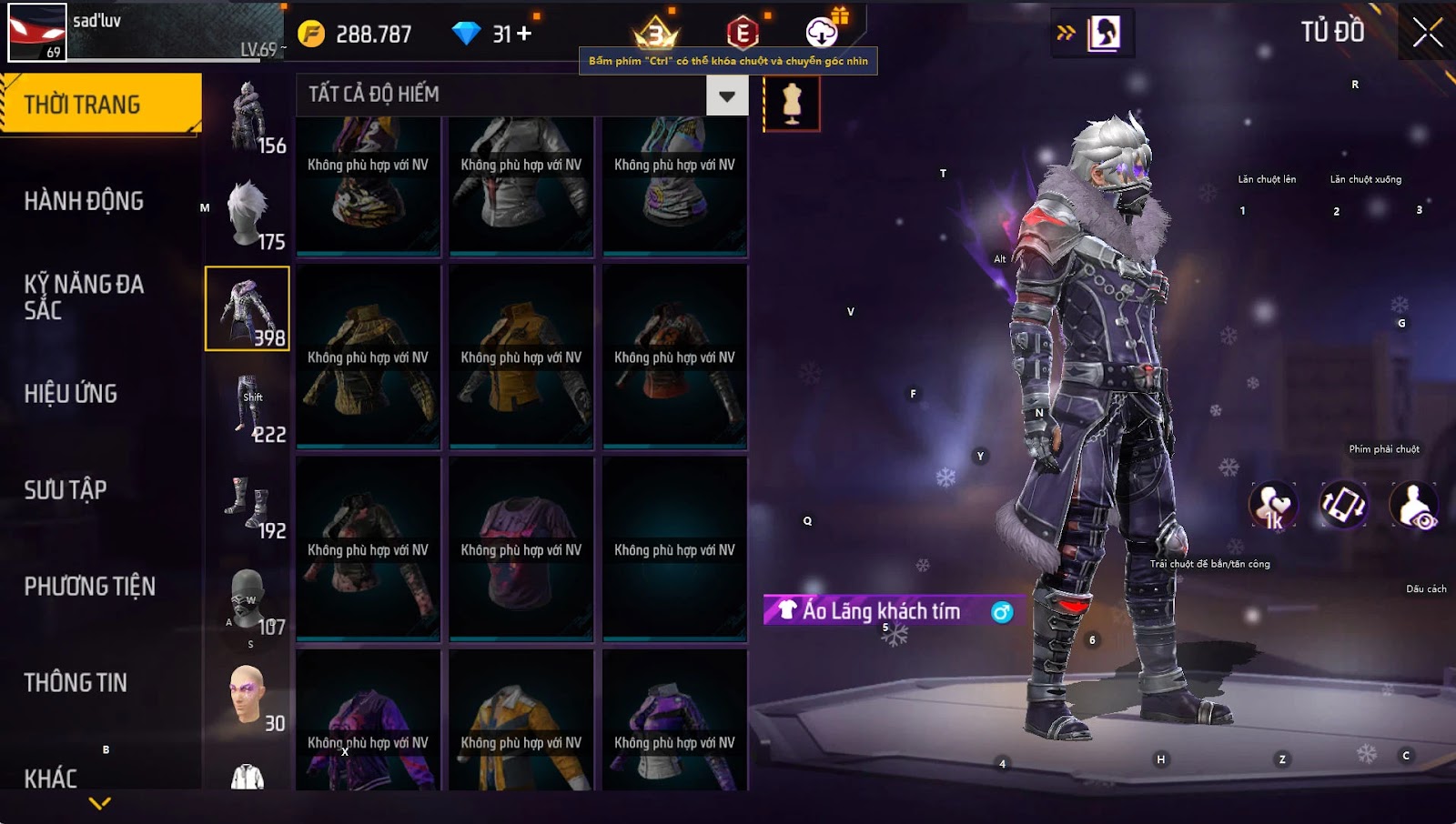Open the Thời Trang tab
The height and width of the screenshot is (824, 1456).
[x=100, y=105]
